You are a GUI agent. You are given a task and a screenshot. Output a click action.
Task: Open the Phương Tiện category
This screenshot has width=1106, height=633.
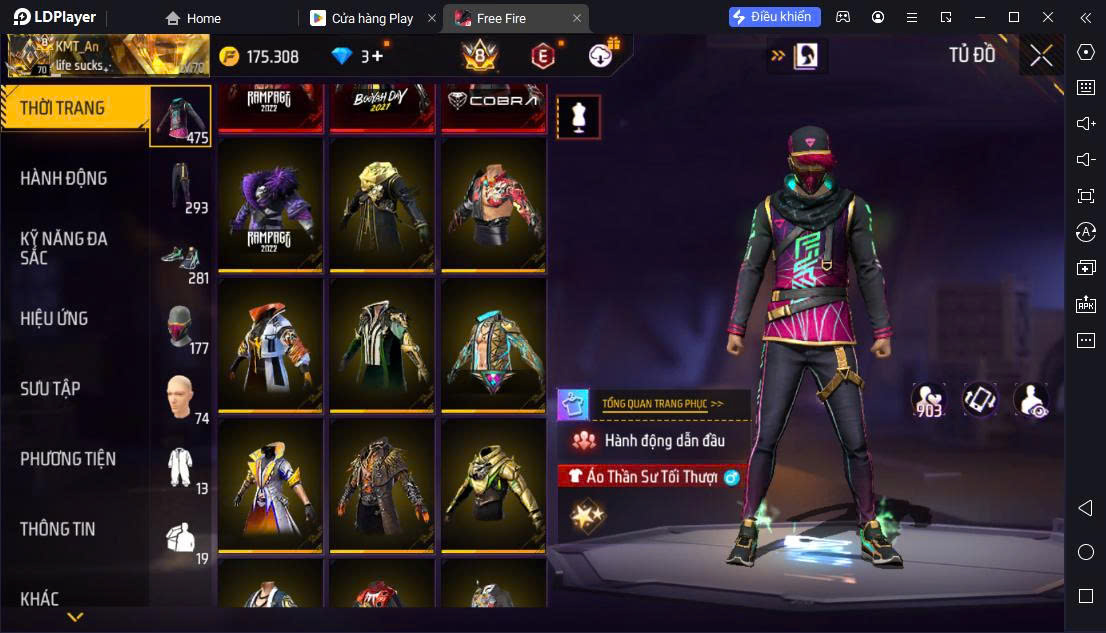68,459
